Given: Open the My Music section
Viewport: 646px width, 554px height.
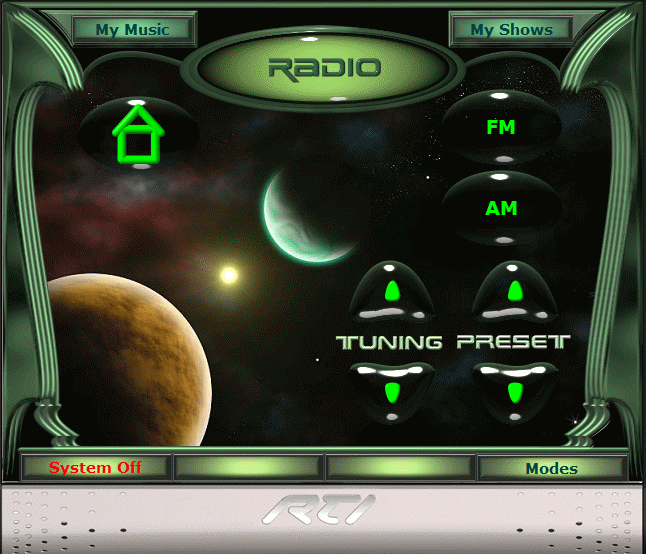Looking at the screenshot, I should (x=132, y=30).
